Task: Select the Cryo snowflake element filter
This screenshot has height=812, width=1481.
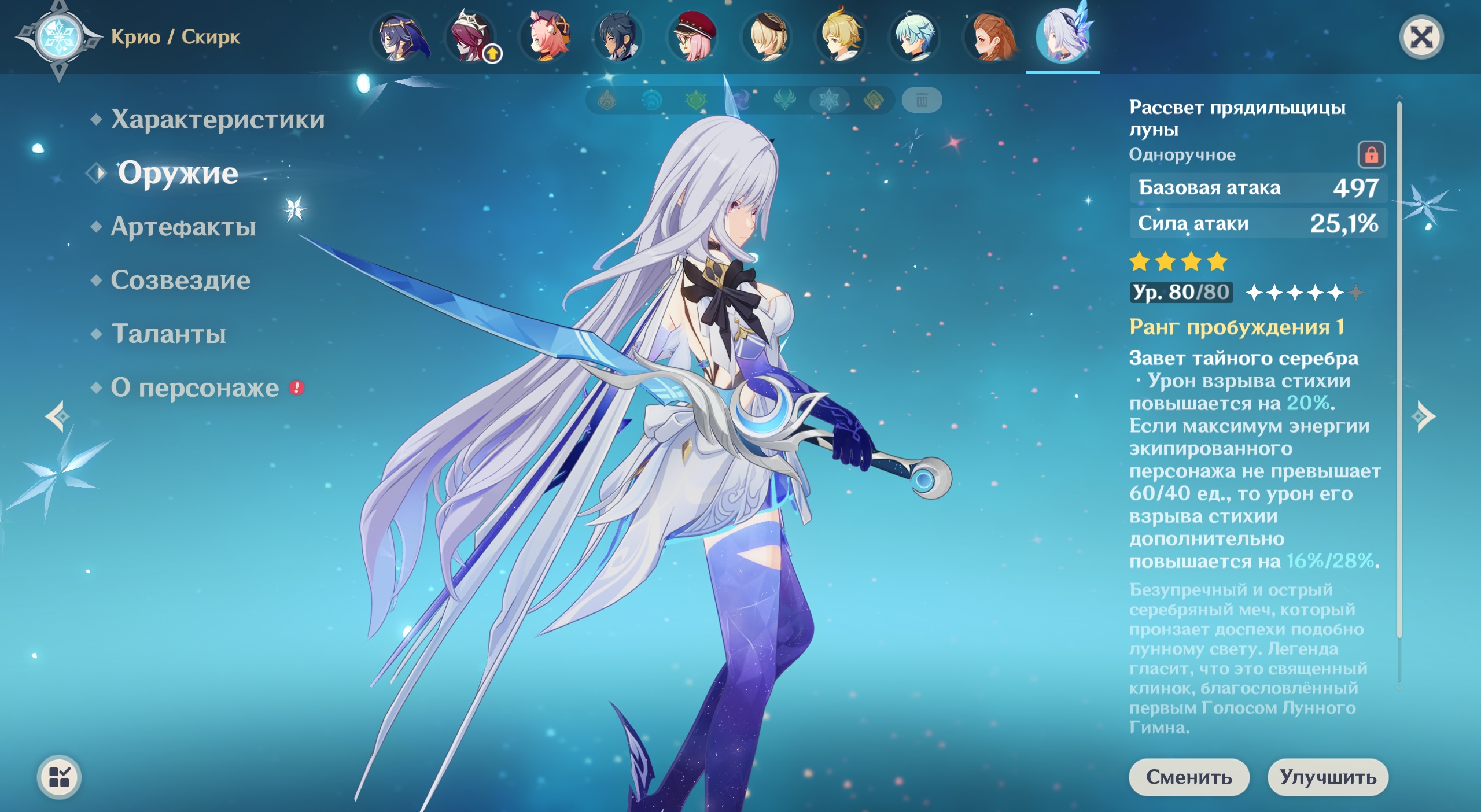Action: tap(828, 101)
